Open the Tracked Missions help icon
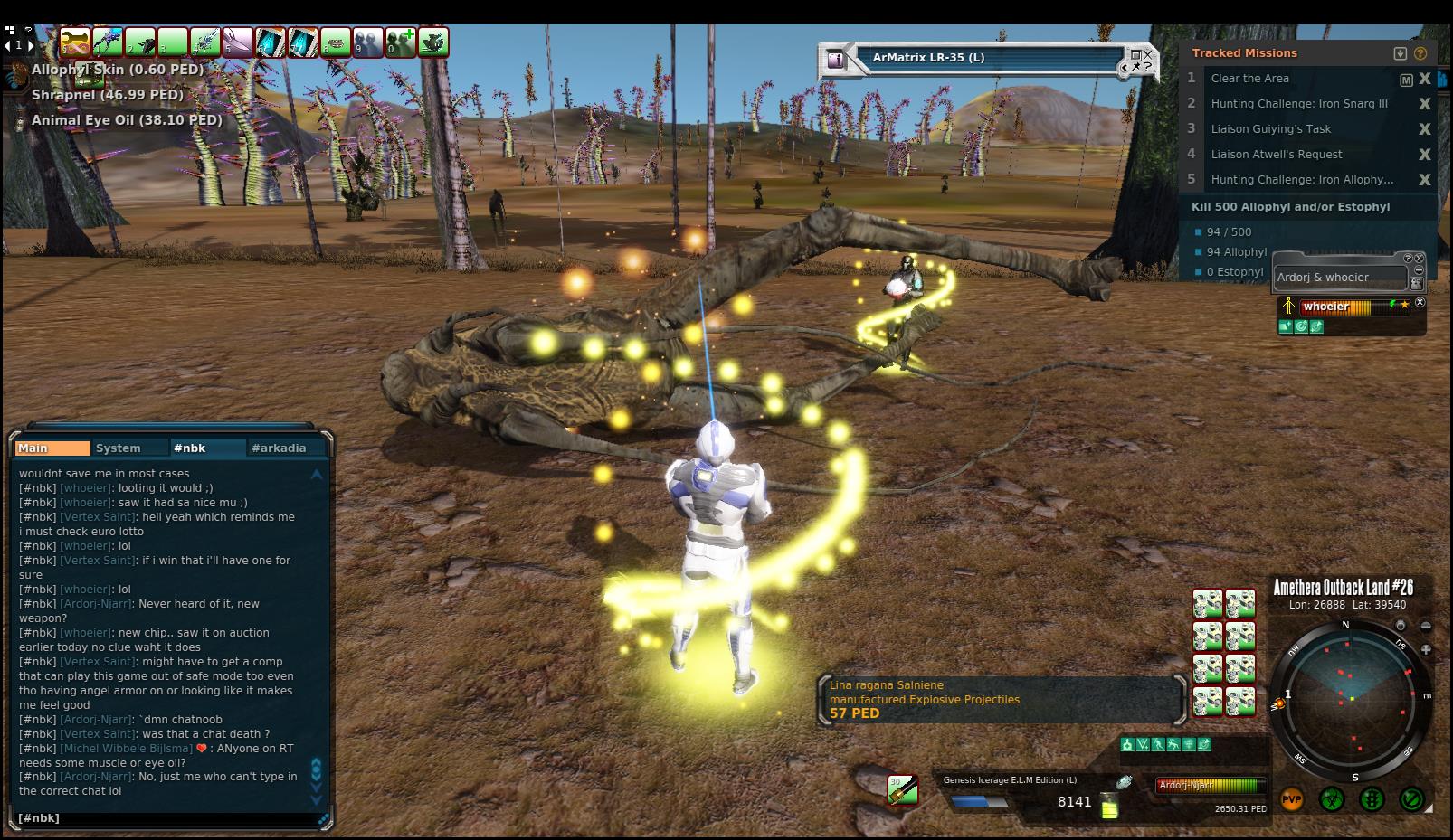The image size is (1453, 840). click(1420, 53)
